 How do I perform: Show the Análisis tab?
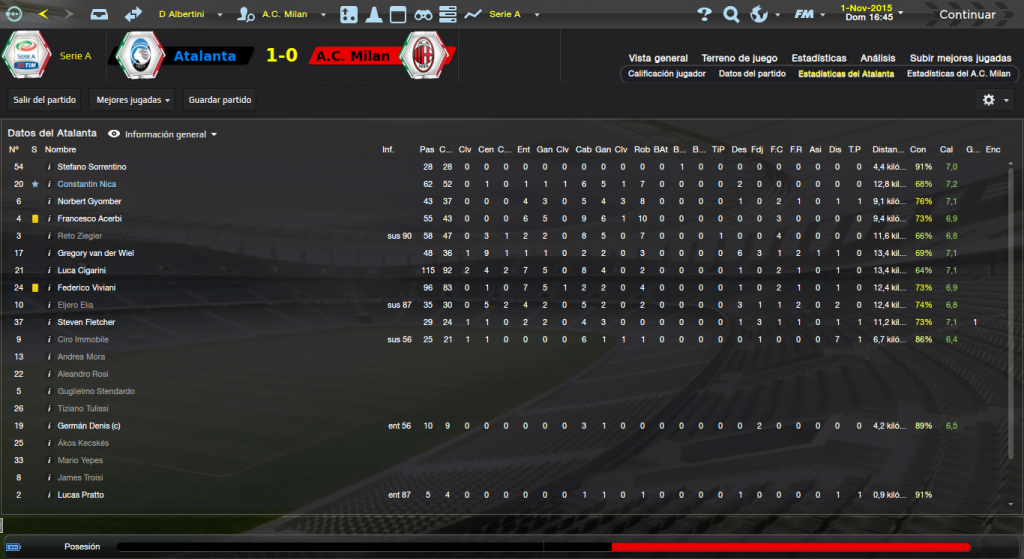pyautogui.click(x=877, y=58)
